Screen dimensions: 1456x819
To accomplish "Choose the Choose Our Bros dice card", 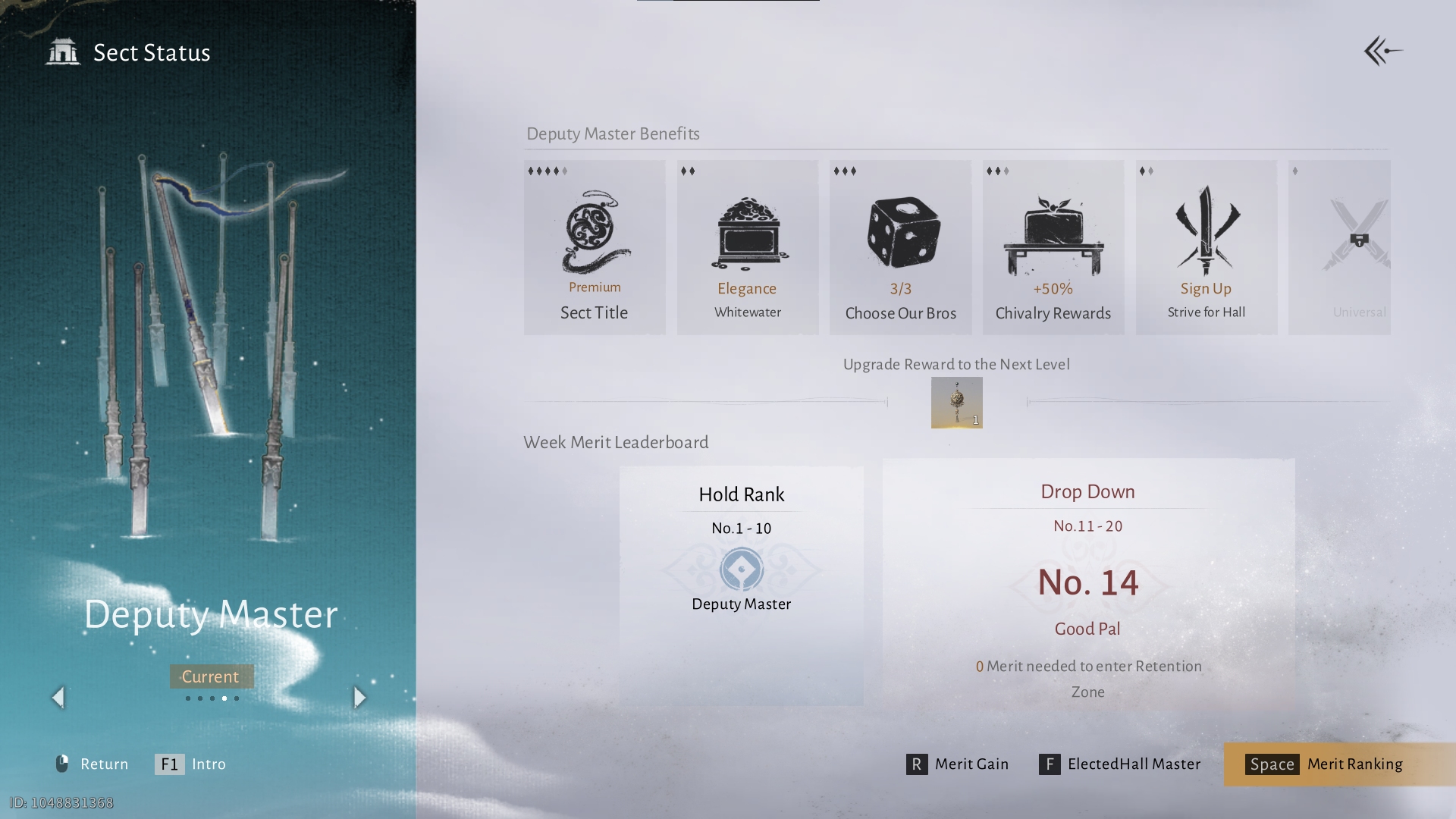I will pyautogui.click(x=900, y=247).
